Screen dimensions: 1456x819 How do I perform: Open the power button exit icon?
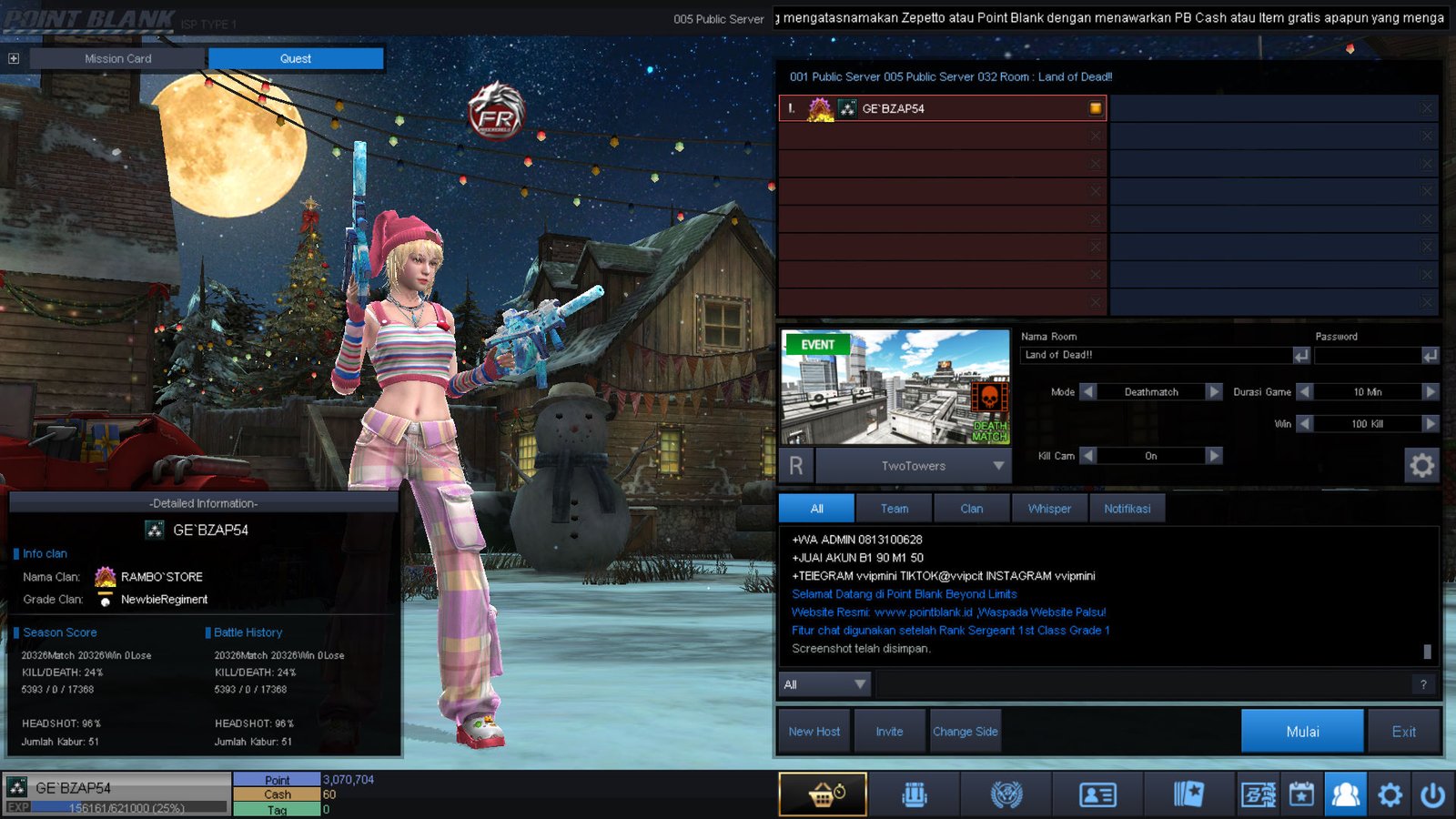(x=1432, y=795)
